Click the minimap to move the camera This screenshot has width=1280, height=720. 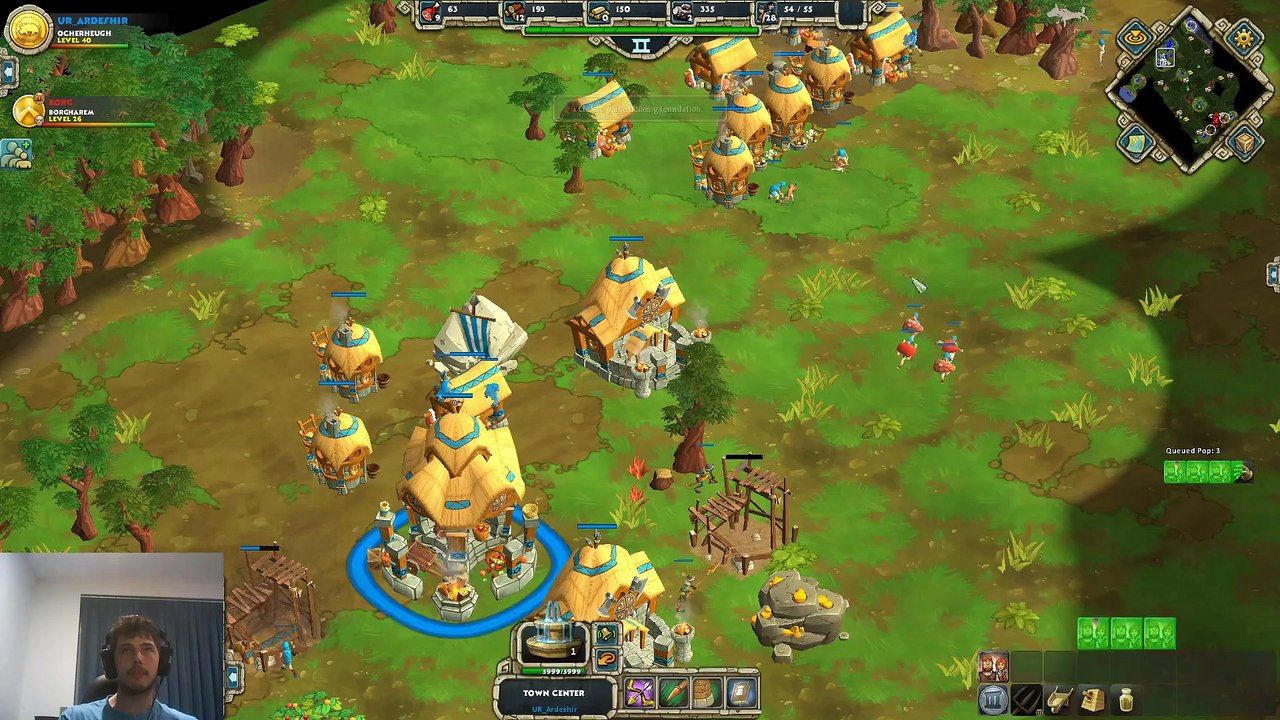pyautogui.click(x=1189, y=92)
